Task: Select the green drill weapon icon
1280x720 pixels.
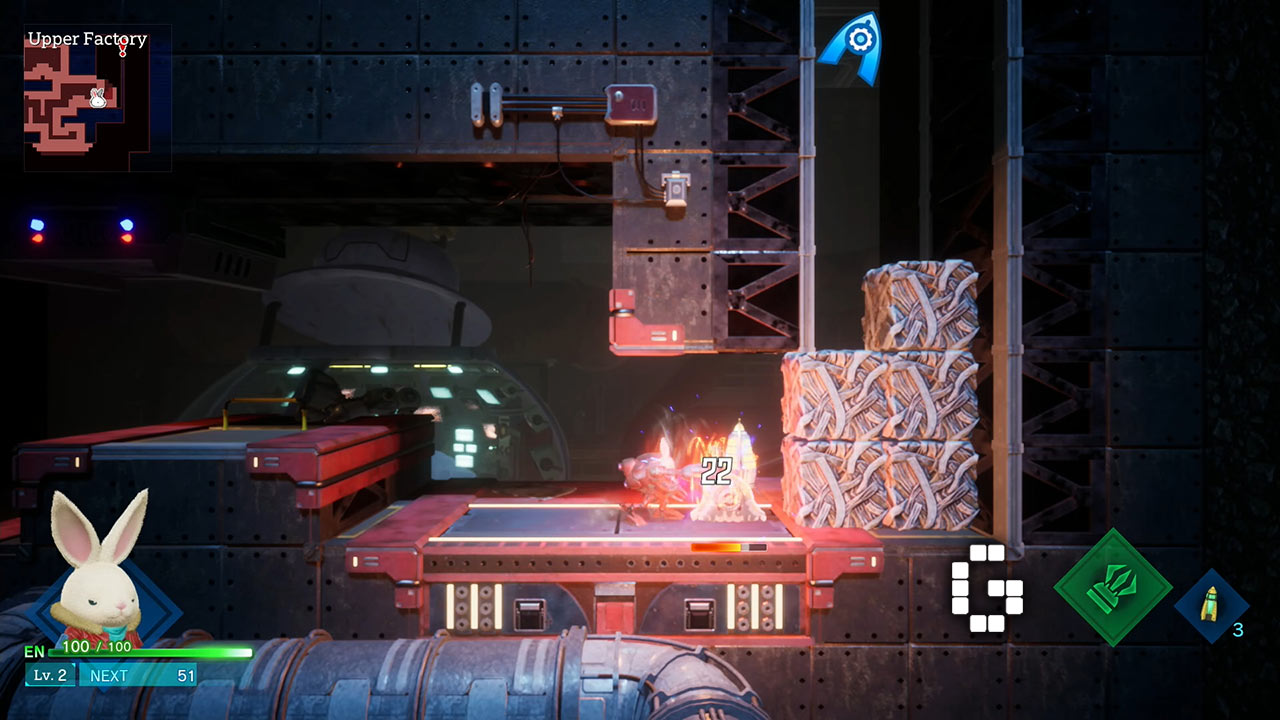Action: point(1112,587)
